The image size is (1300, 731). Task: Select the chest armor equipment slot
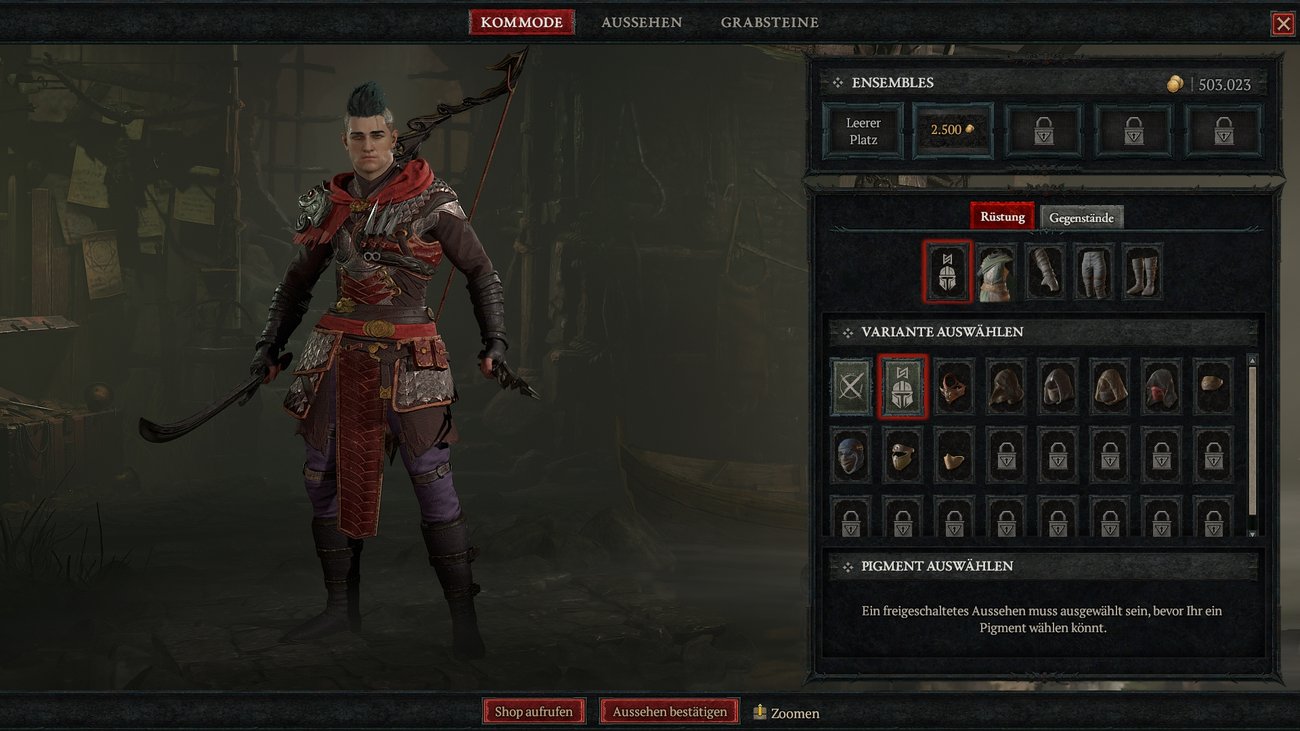click(x=994, y=271)
